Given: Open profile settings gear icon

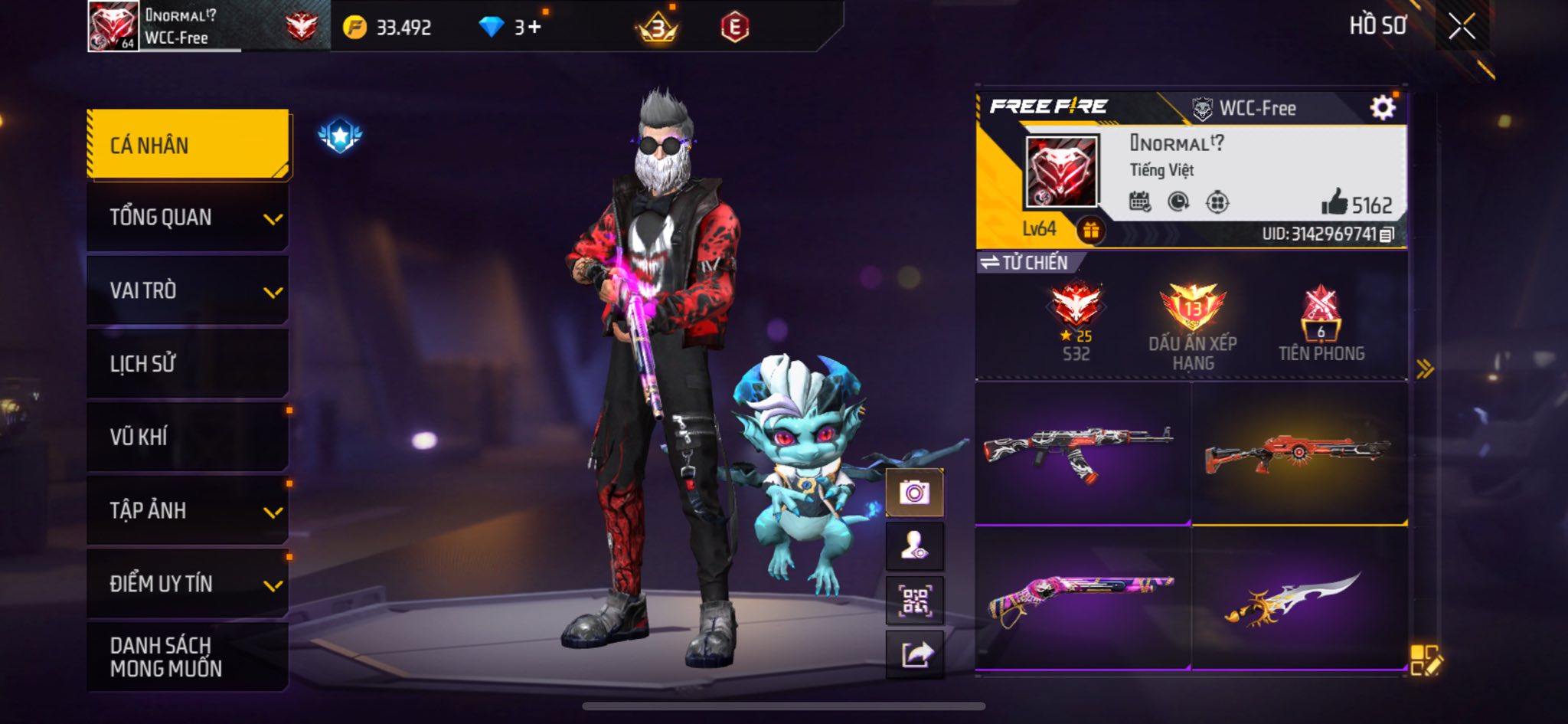Looking at the screenshot, I should click(1382, 108).
